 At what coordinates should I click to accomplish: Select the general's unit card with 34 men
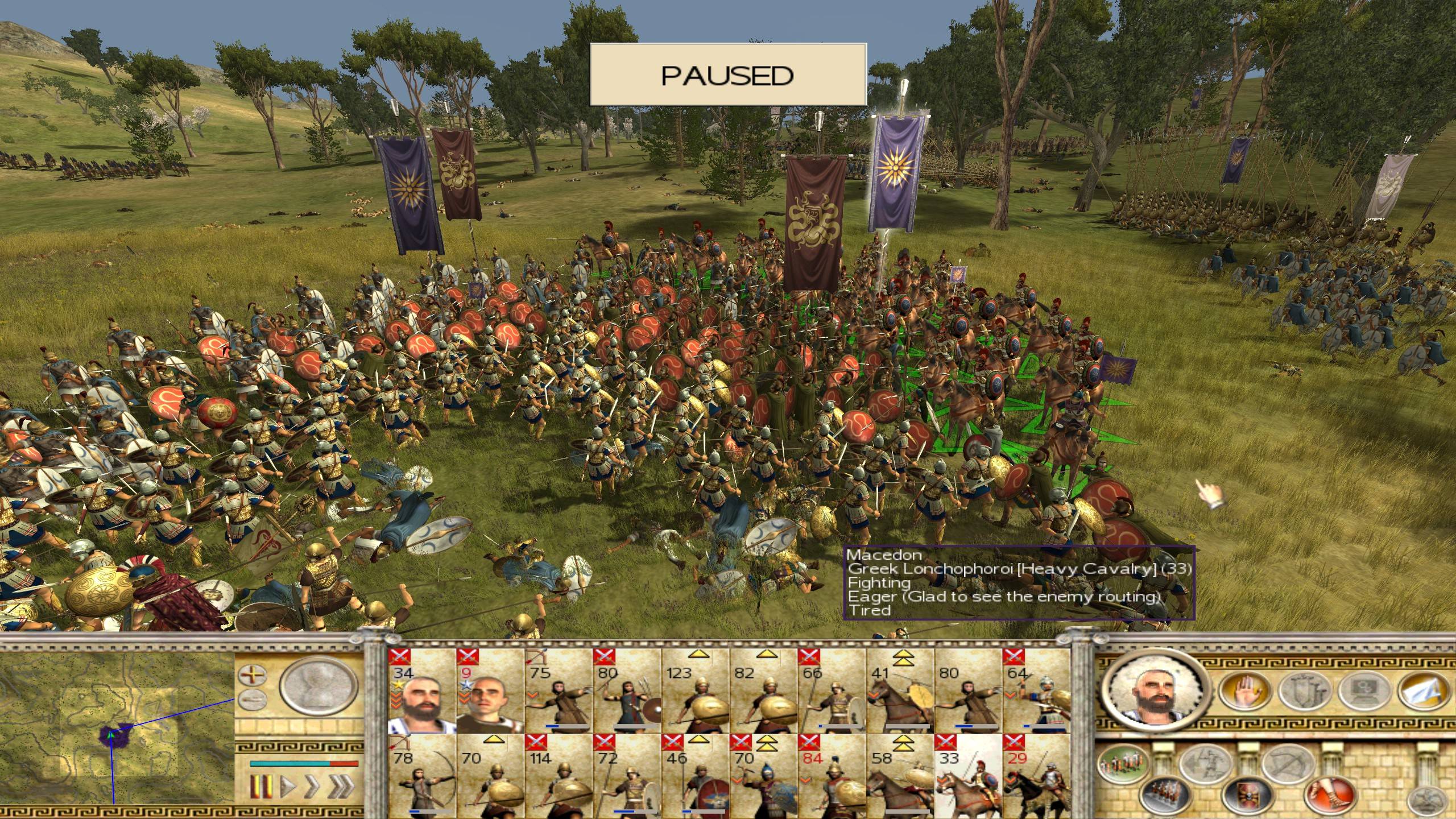coord(422,692)
